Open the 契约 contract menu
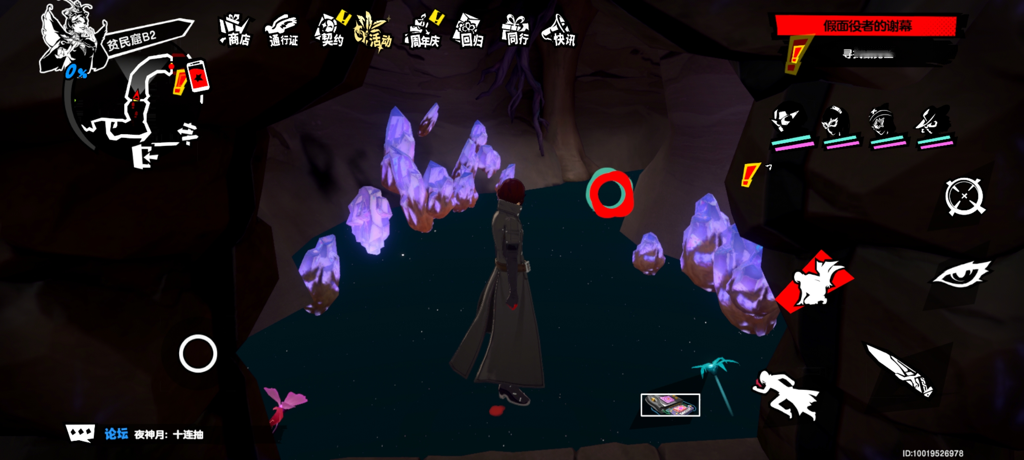 click(331, 31)
